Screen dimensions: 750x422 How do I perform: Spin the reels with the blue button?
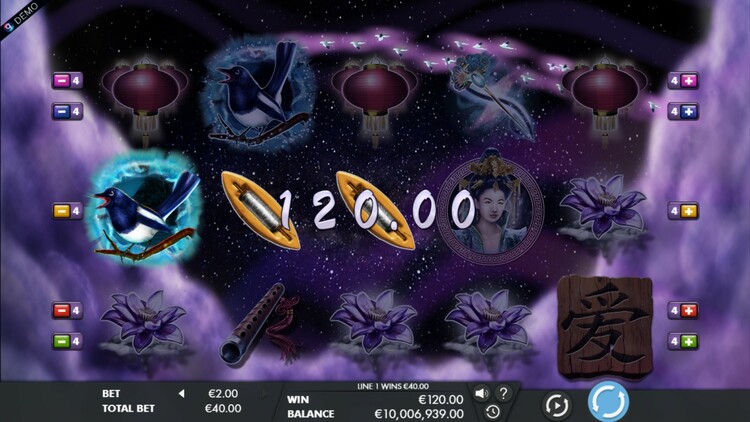pyautogui.click(x=607, y=402)
